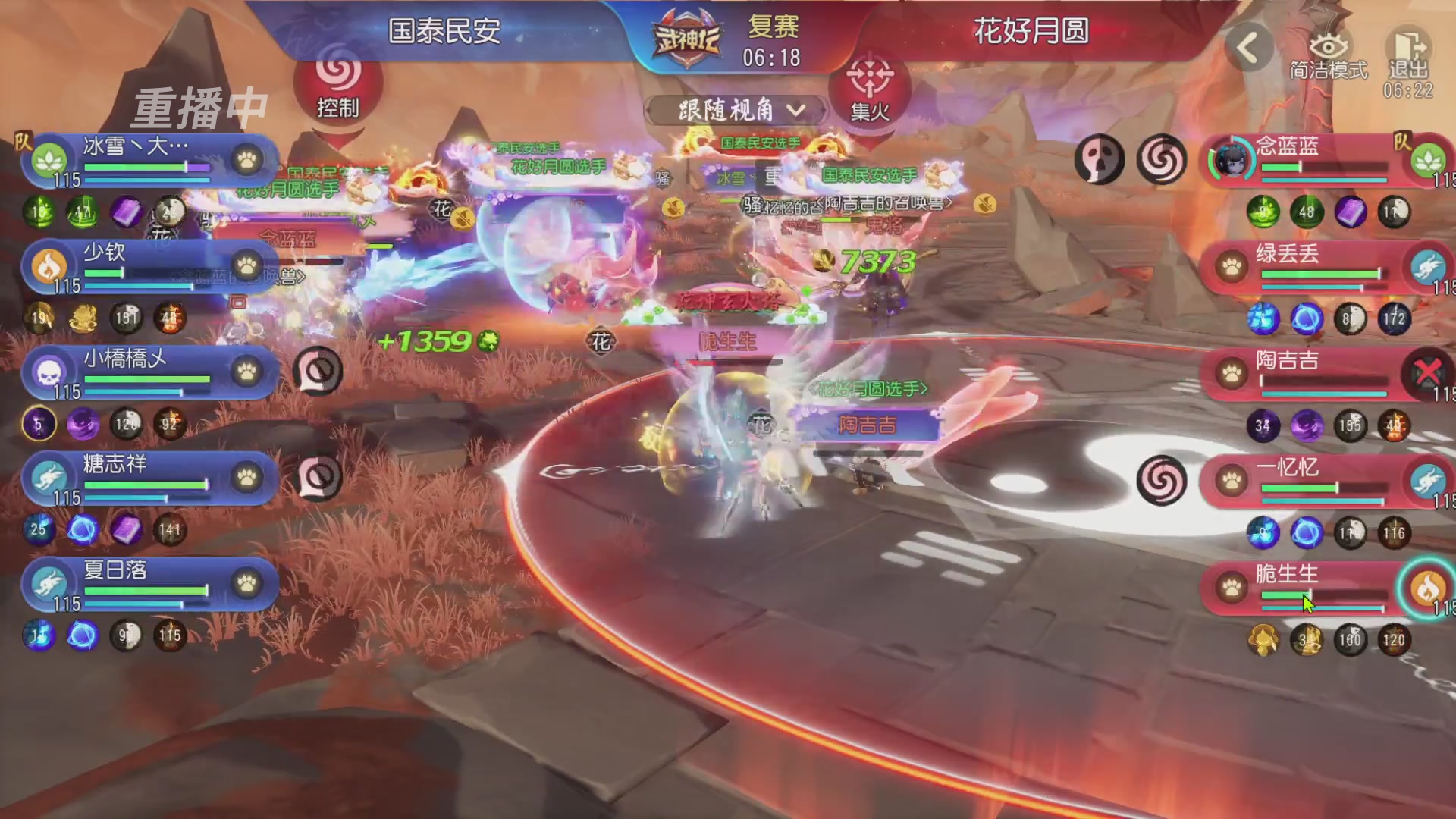The width and height of the screenshot is (1456, 819).
Task: Click the skull class icon on 小桥桥乄's panel
Action: click(x=48, y=373)
